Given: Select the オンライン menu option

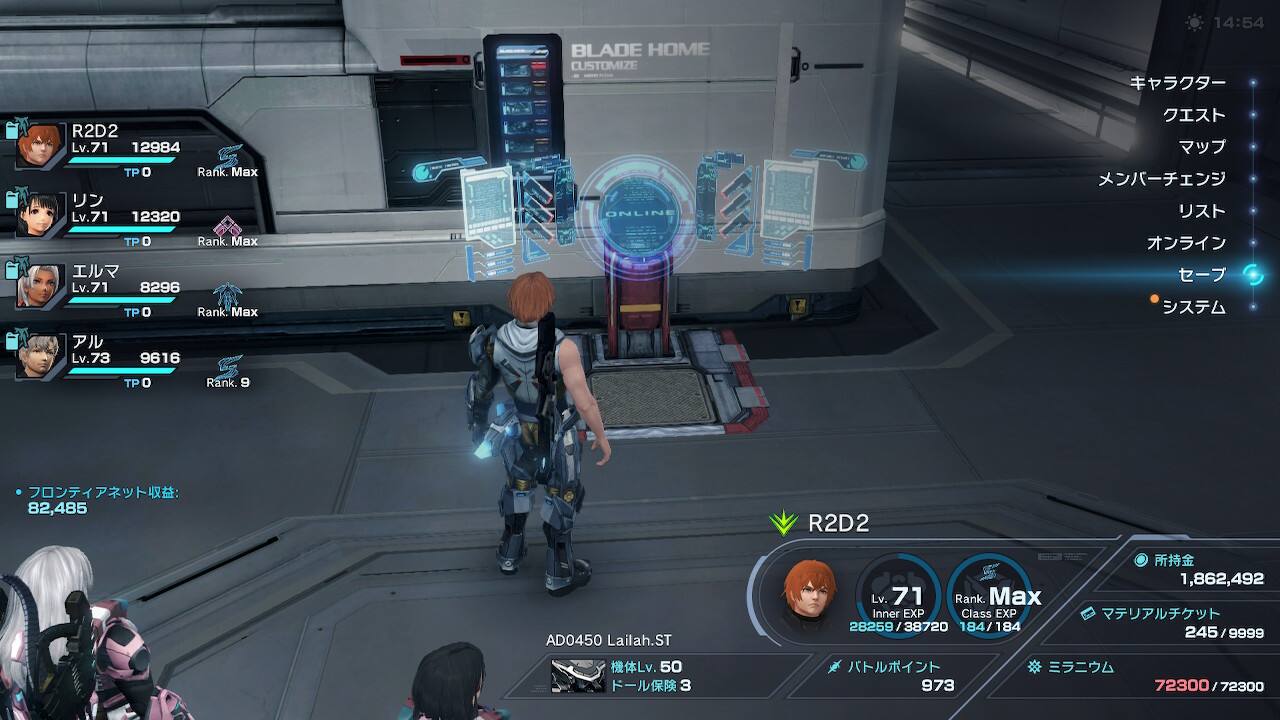Looking at the screenshot, I should point(1185,243).
